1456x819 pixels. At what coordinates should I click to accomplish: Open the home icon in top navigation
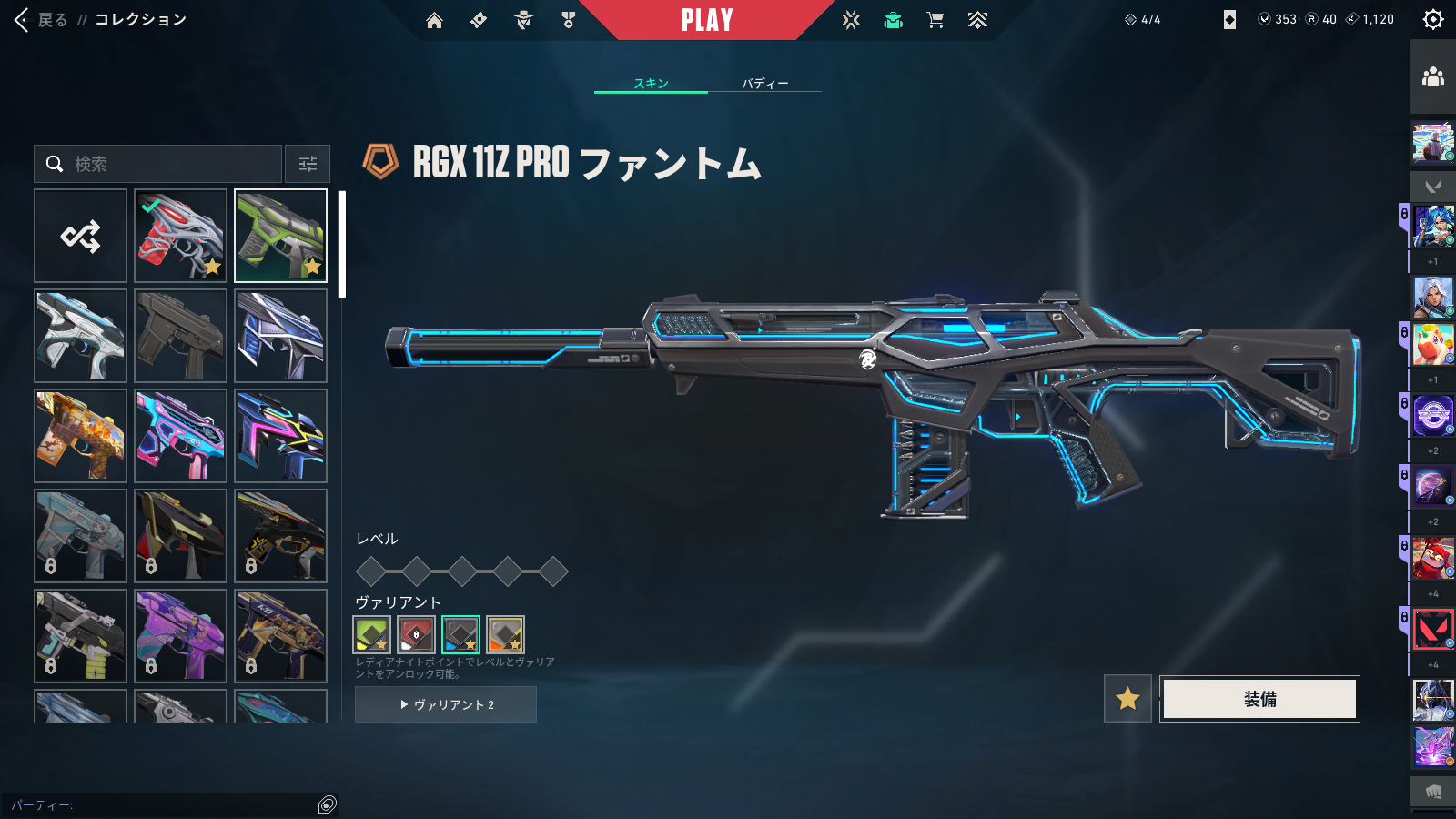(434, 20)
